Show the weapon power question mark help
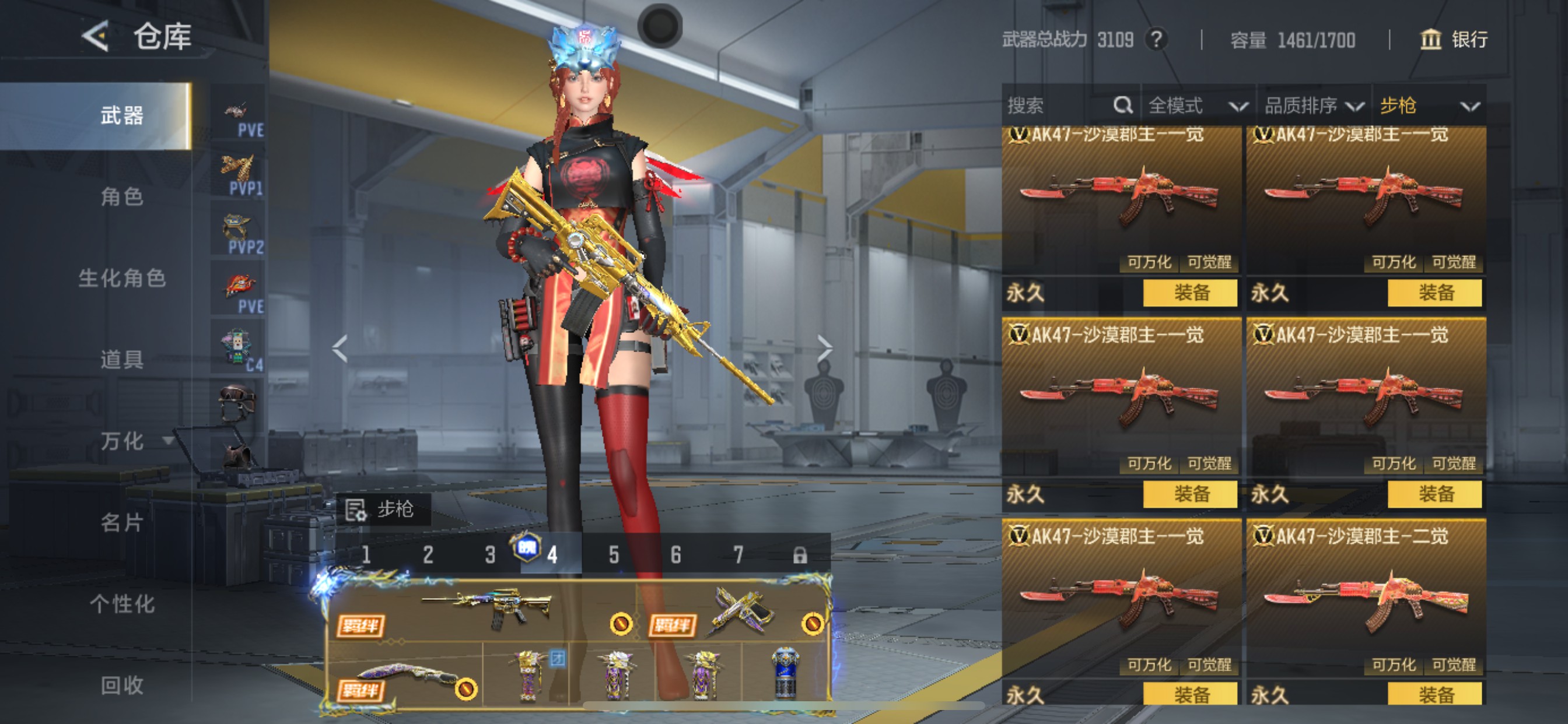 (1156, 40)
